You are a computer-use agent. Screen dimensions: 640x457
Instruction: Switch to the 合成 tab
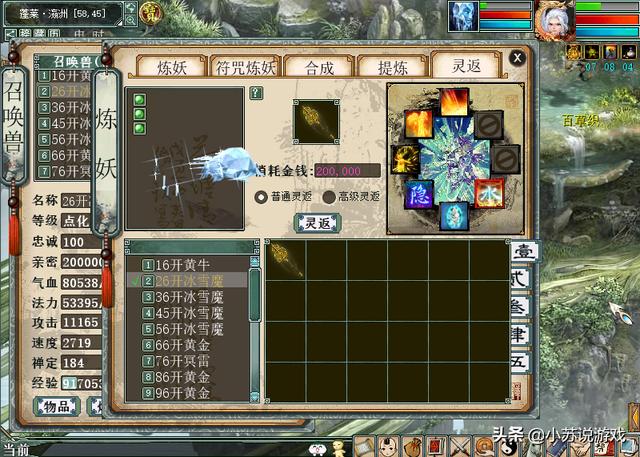[319, 67]
